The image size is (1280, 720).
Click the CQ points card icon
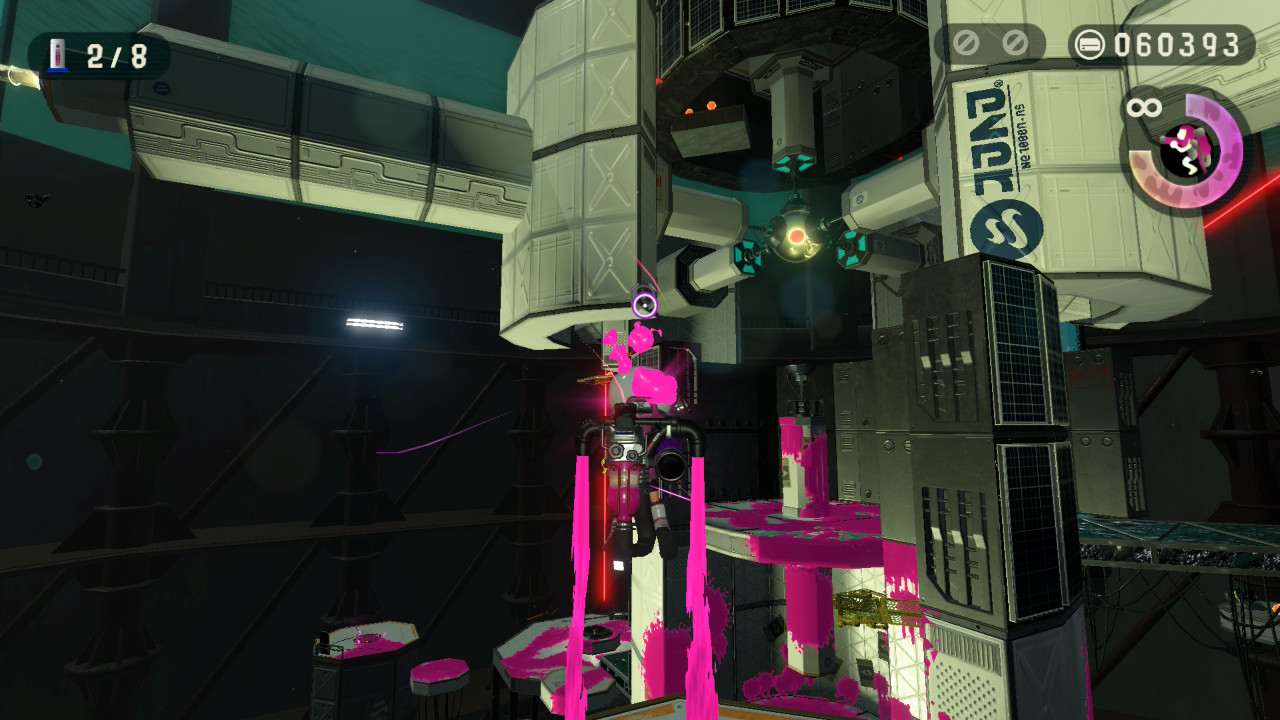1090,45
